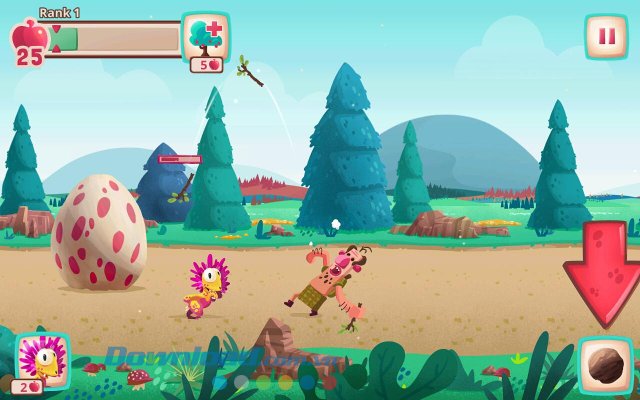Throw a boulder using the rock button
The height and width of the screenshot is (400, 640).
point(606,365)
